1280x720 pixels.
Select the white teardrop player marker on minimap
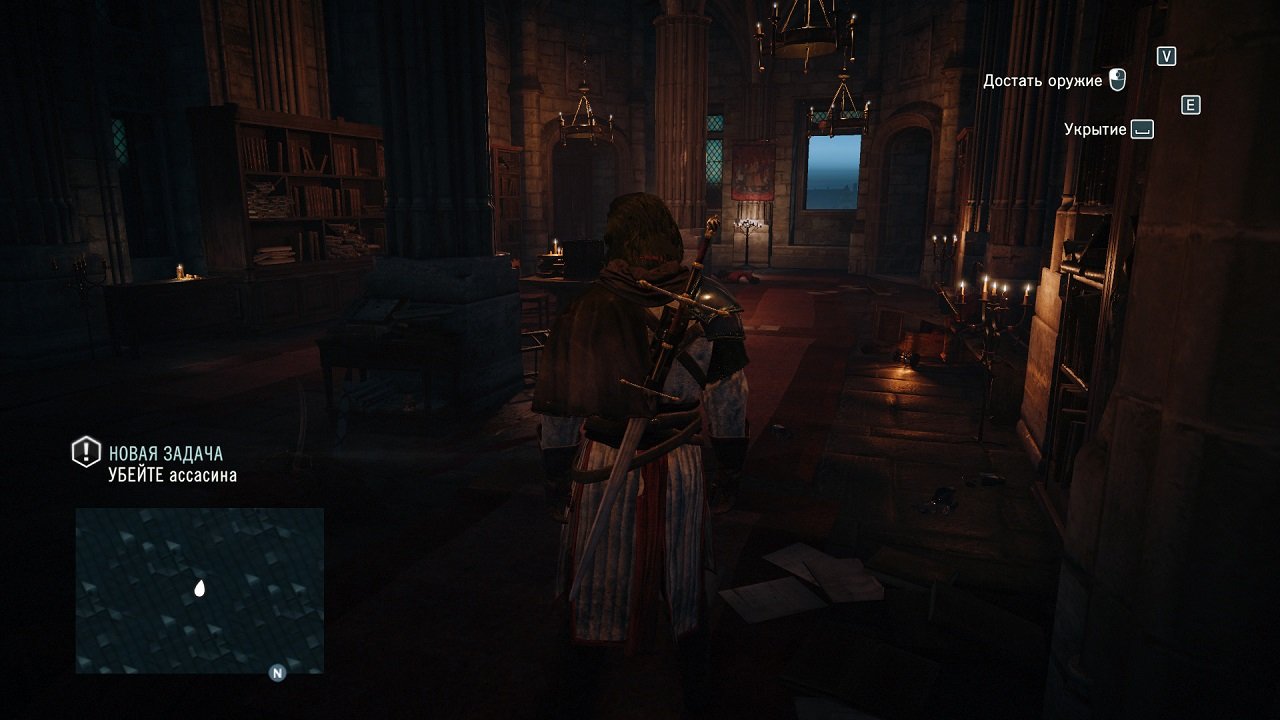pos(199,589)
